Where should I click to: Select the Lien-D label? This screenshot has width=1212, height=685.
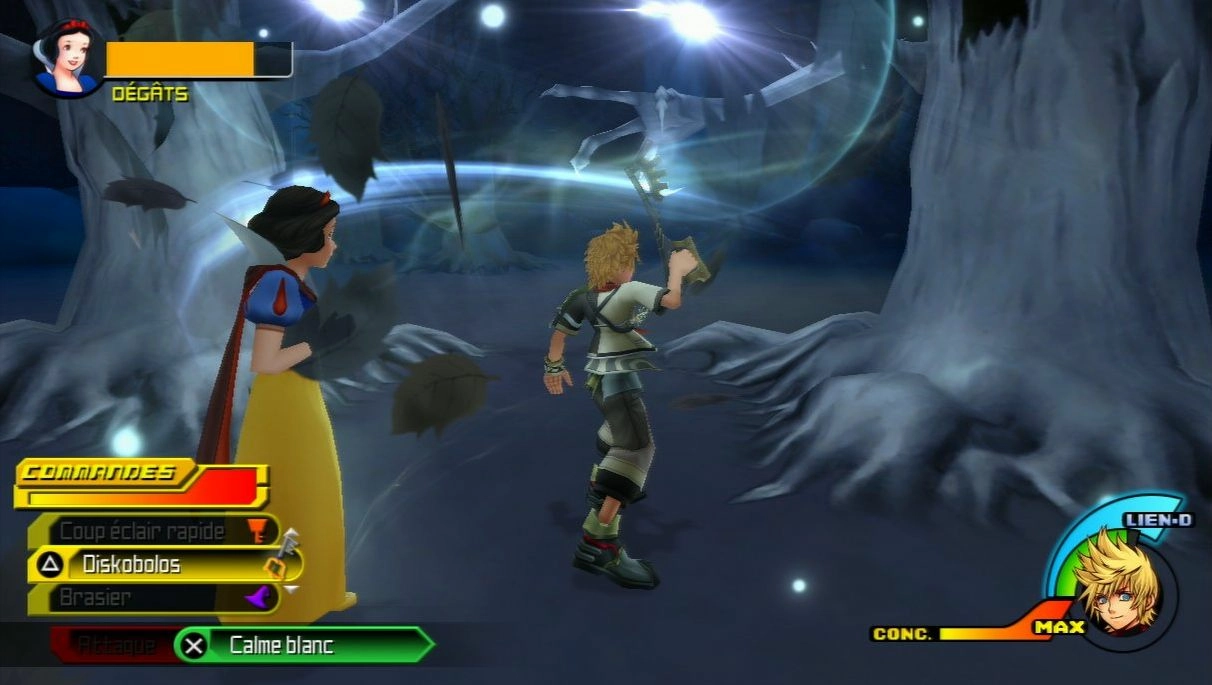point(1158,520)
